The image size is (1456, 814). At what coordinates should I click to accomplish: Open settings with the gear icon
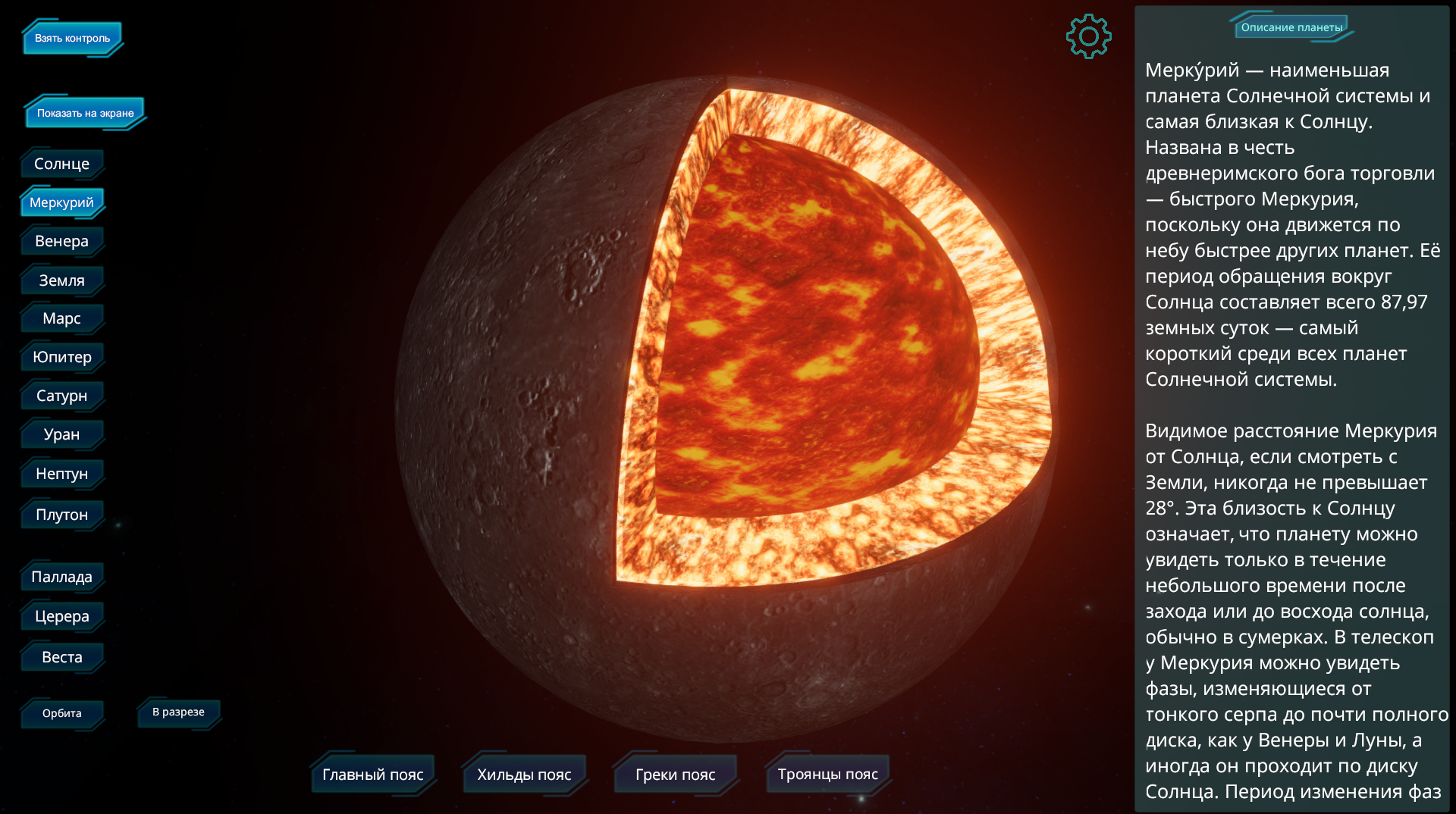pos(1088,36)
